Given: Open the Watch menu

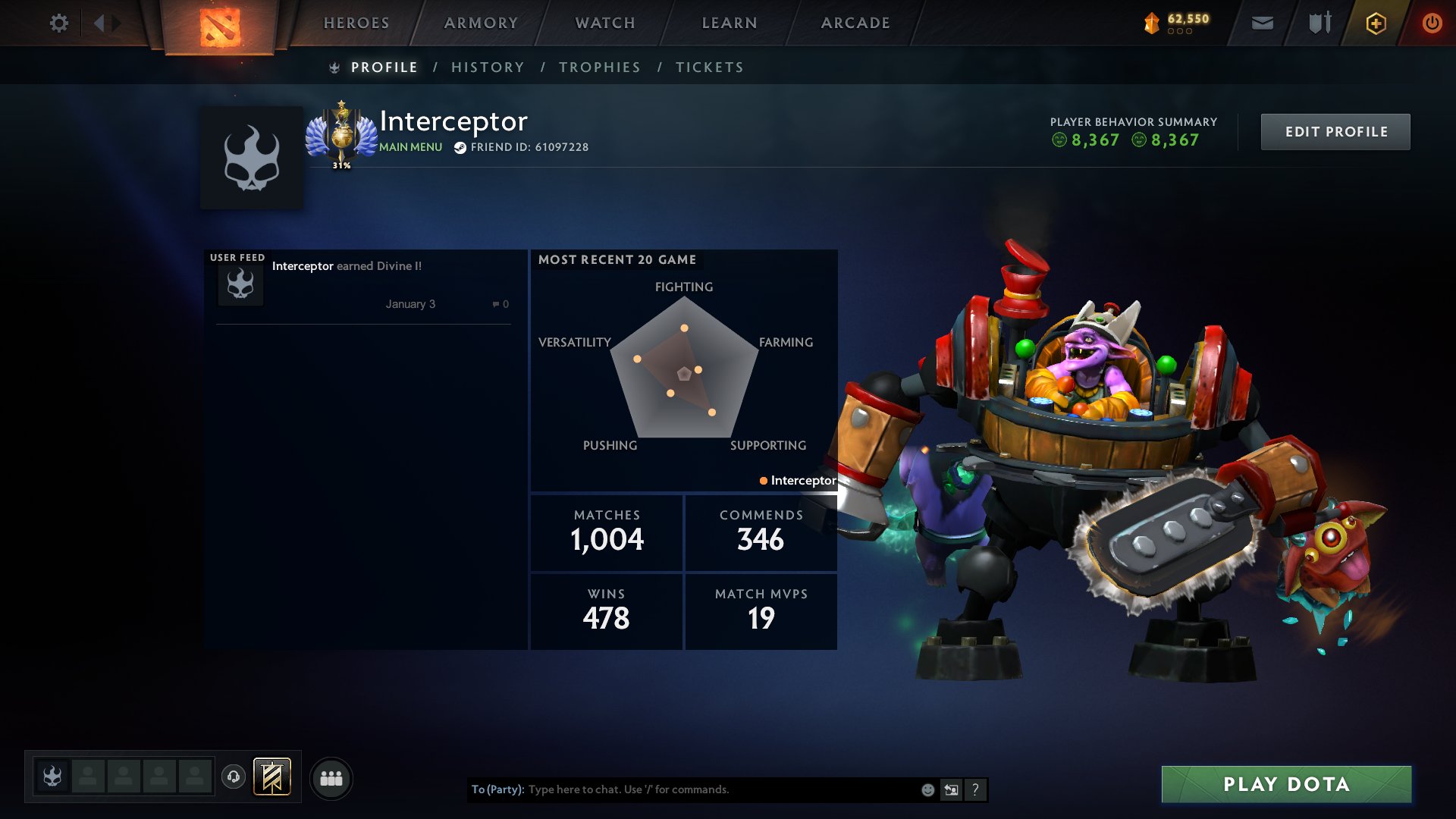Looking at the screenshot, I should 605,23.
